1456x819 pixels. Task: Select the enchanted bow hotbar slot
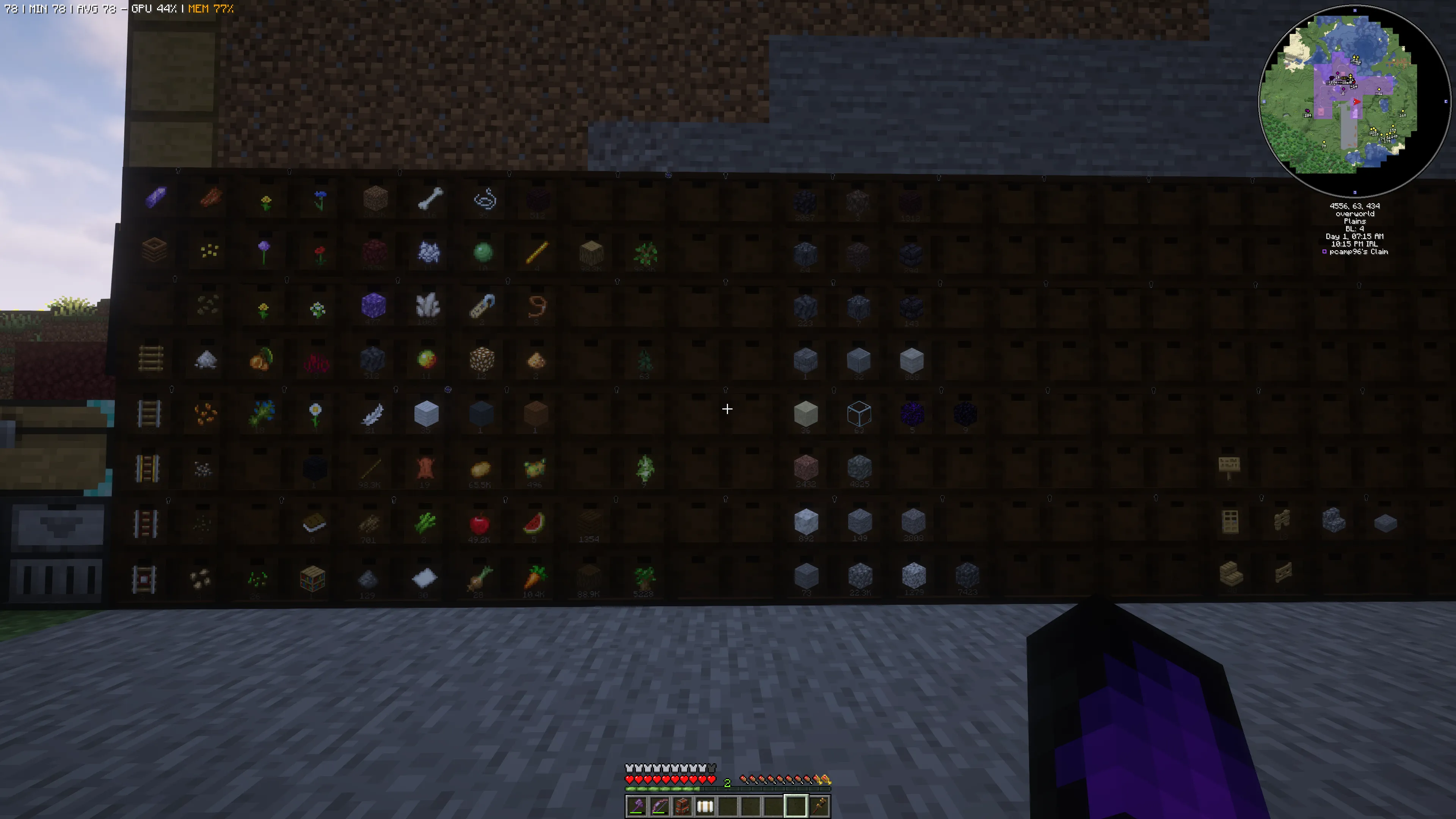click(659, 806)
